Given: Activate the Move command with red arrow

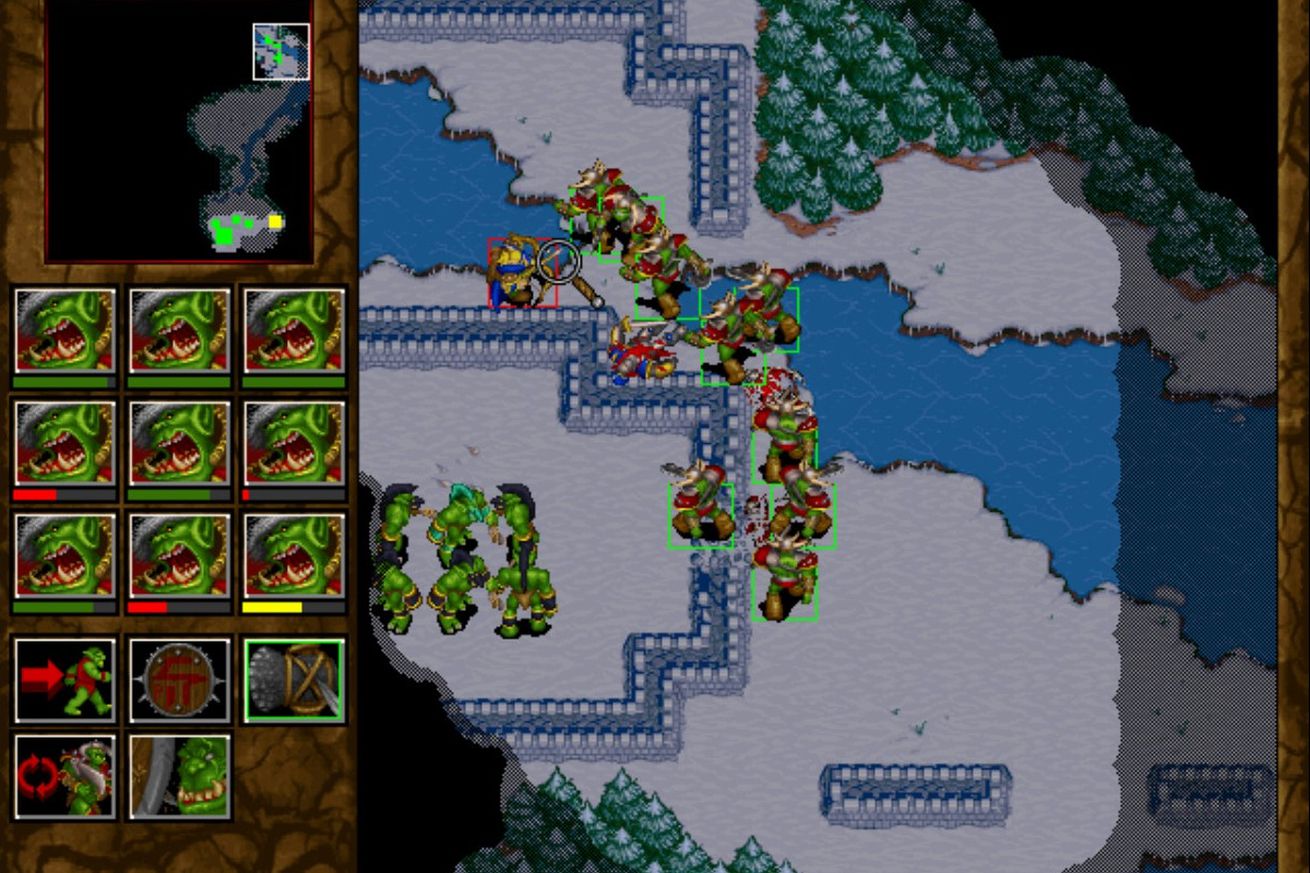Looking at the screenshot, I should [65, 681].
